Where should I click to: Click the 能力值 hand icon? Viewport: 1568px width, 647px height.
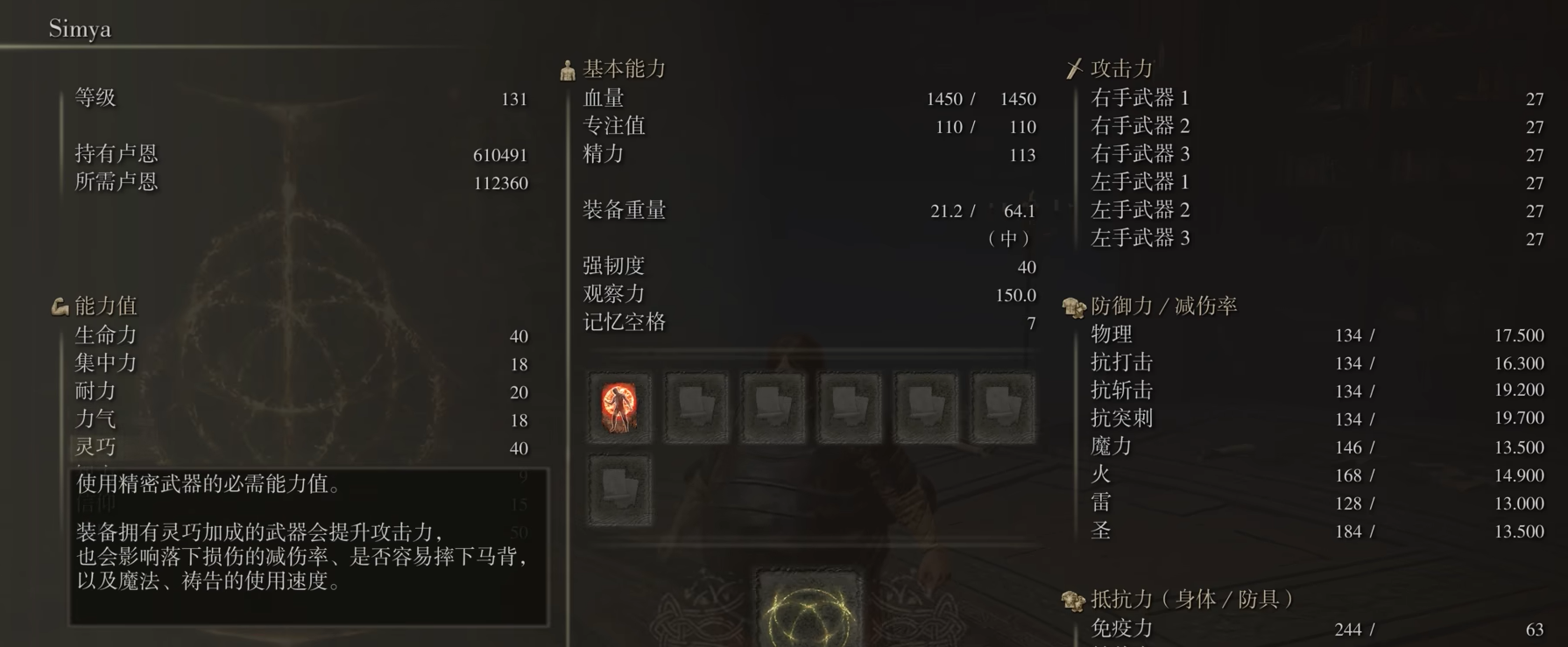(x=60, y=306)
